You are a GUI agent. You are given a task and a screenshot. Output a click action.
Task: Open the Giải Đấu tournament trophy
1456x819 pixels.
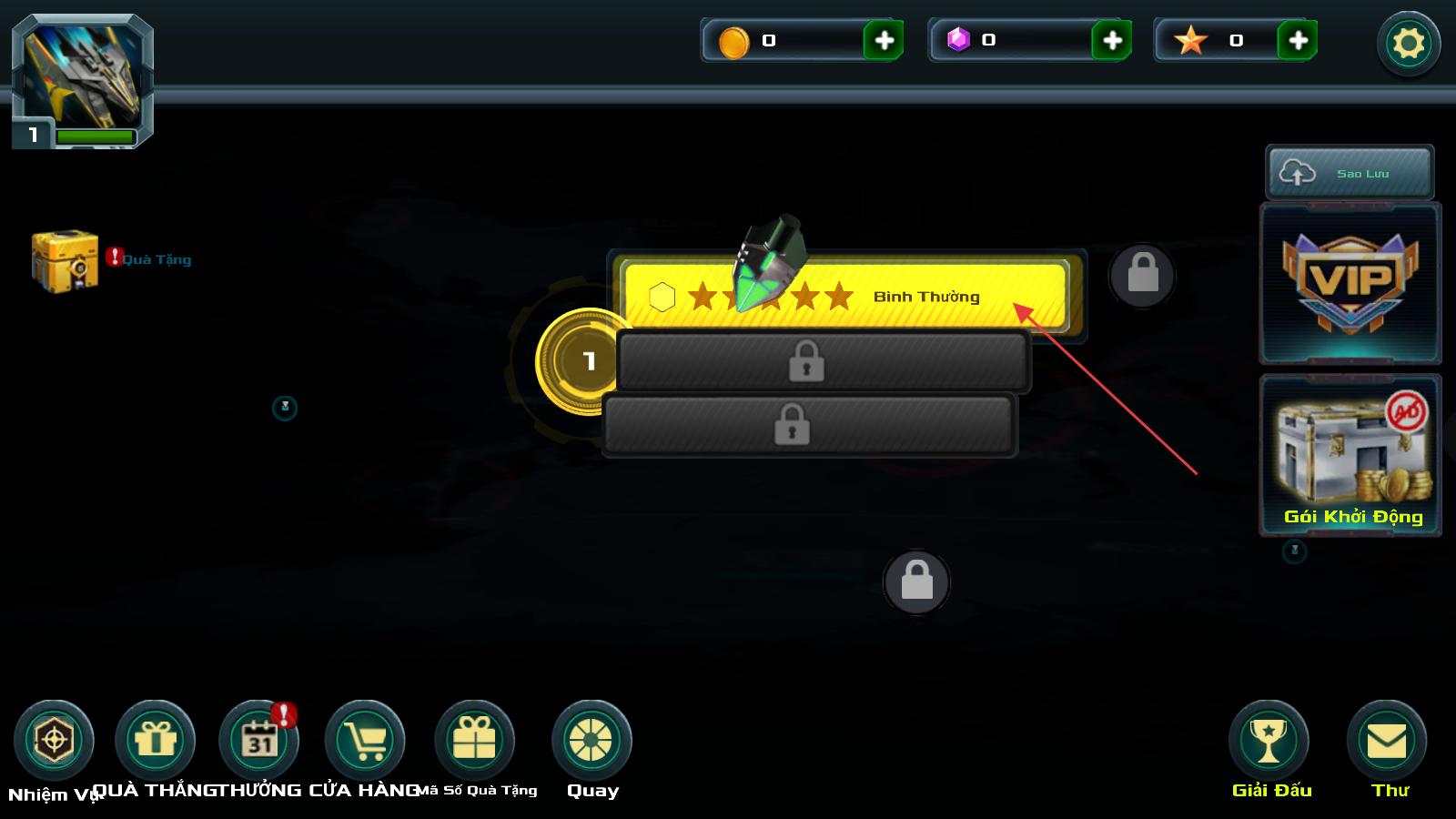coord(1269,741)
